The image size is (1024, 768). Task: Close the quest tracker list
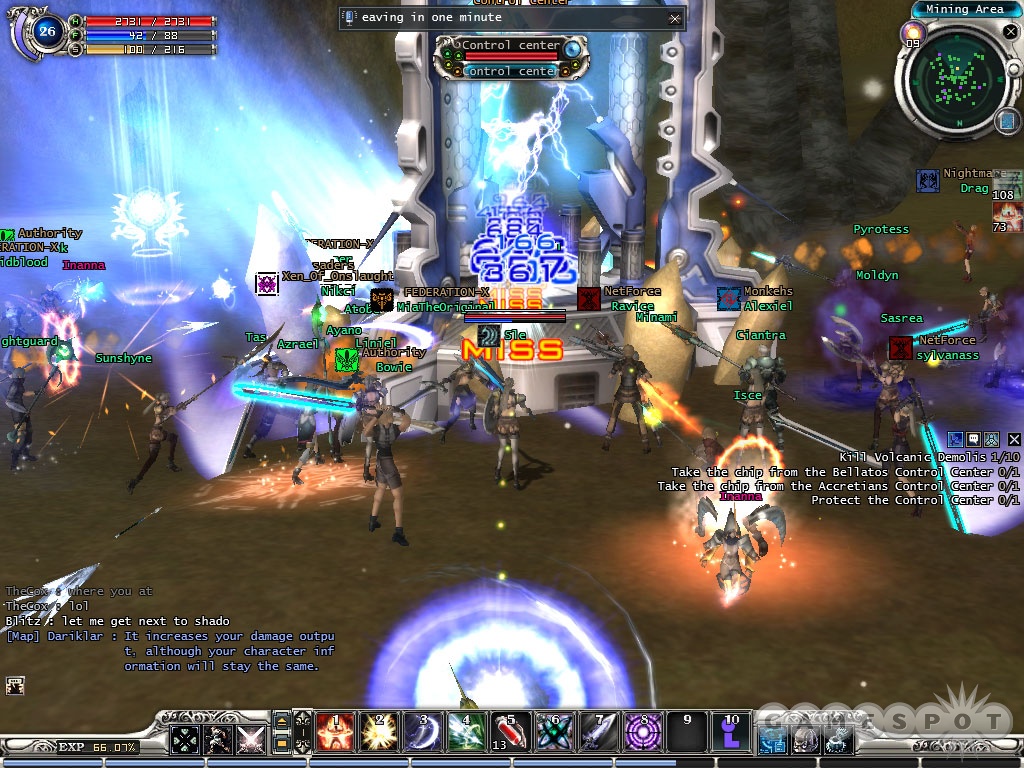(1014, 439)
